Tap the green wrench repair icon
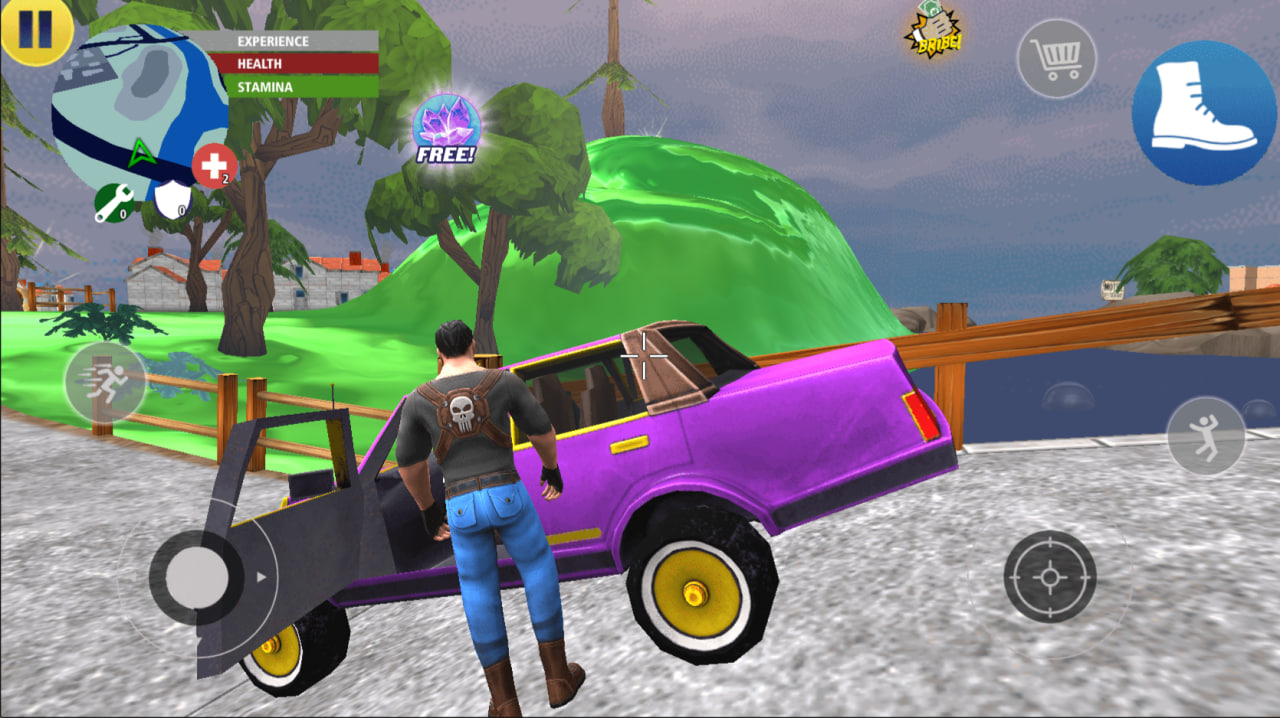The height and width of the screenshot is (718, 1280). (x=114, y=203)
